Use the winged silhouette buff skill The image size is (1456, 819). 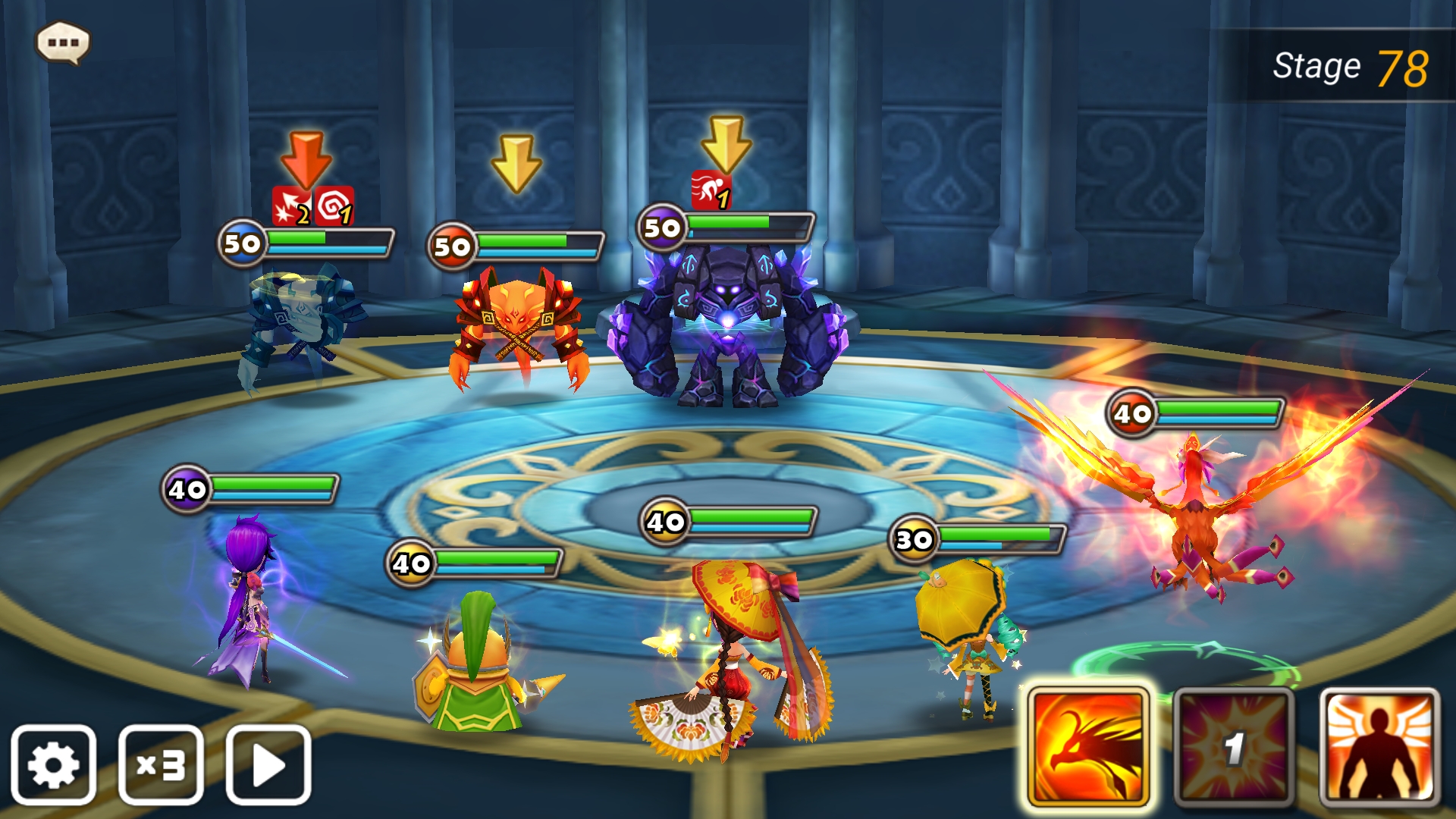(1379, 747)
